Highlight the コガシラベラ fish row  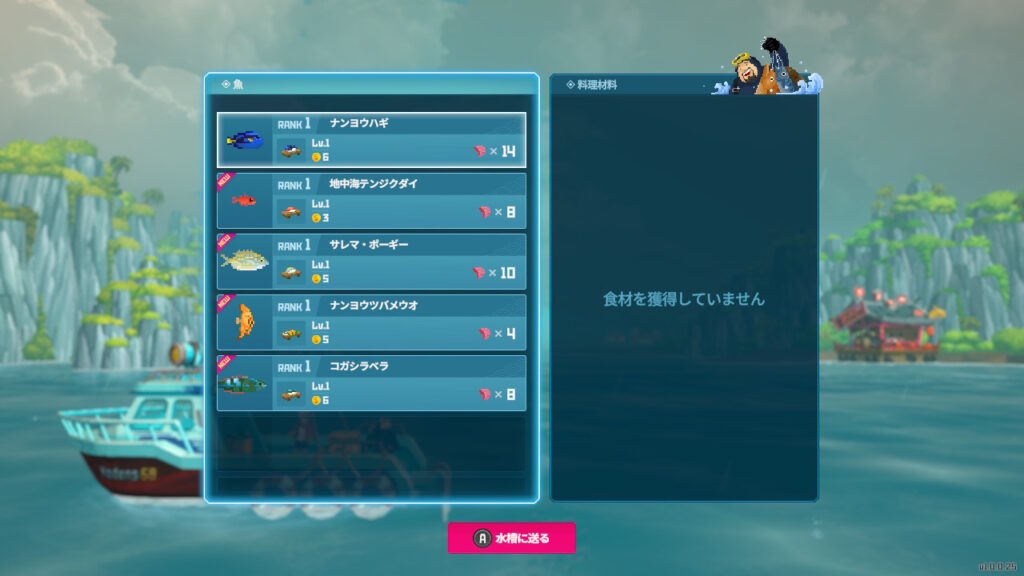click(371, 382)
